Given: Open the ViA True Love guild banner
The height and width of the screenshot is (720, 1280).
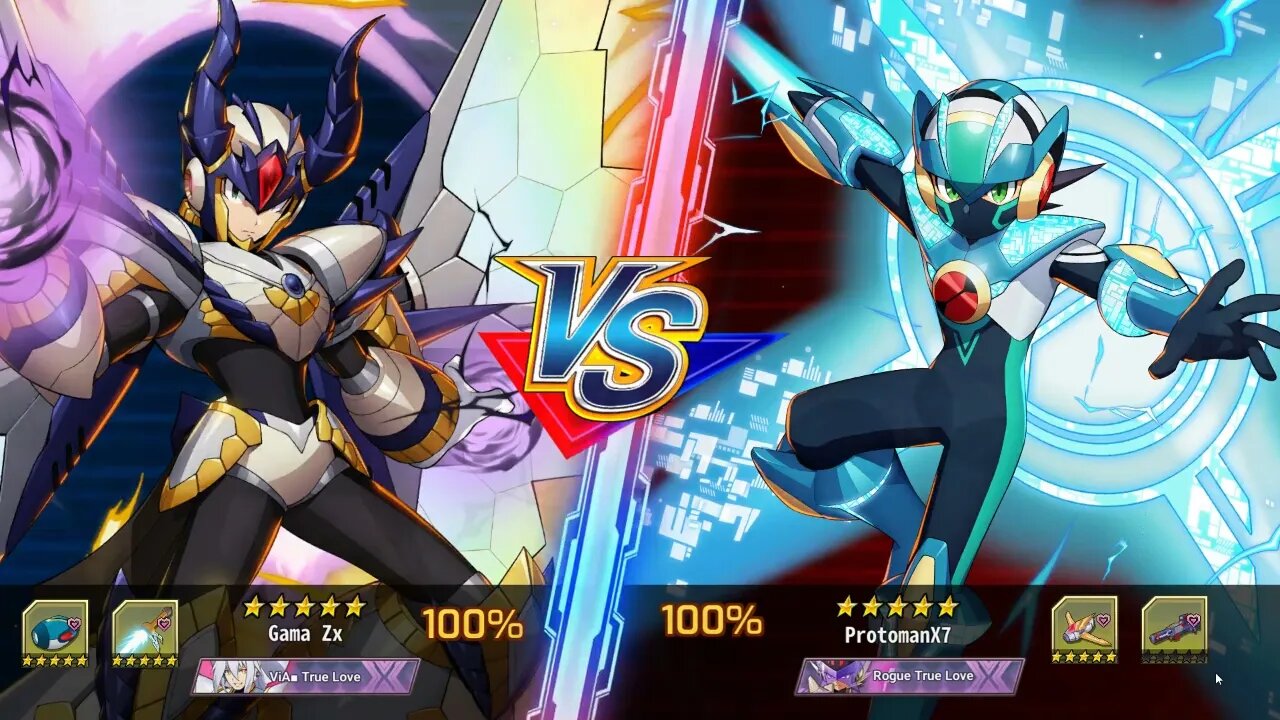Looking at the screenshot, I should (x=300, y=676).
